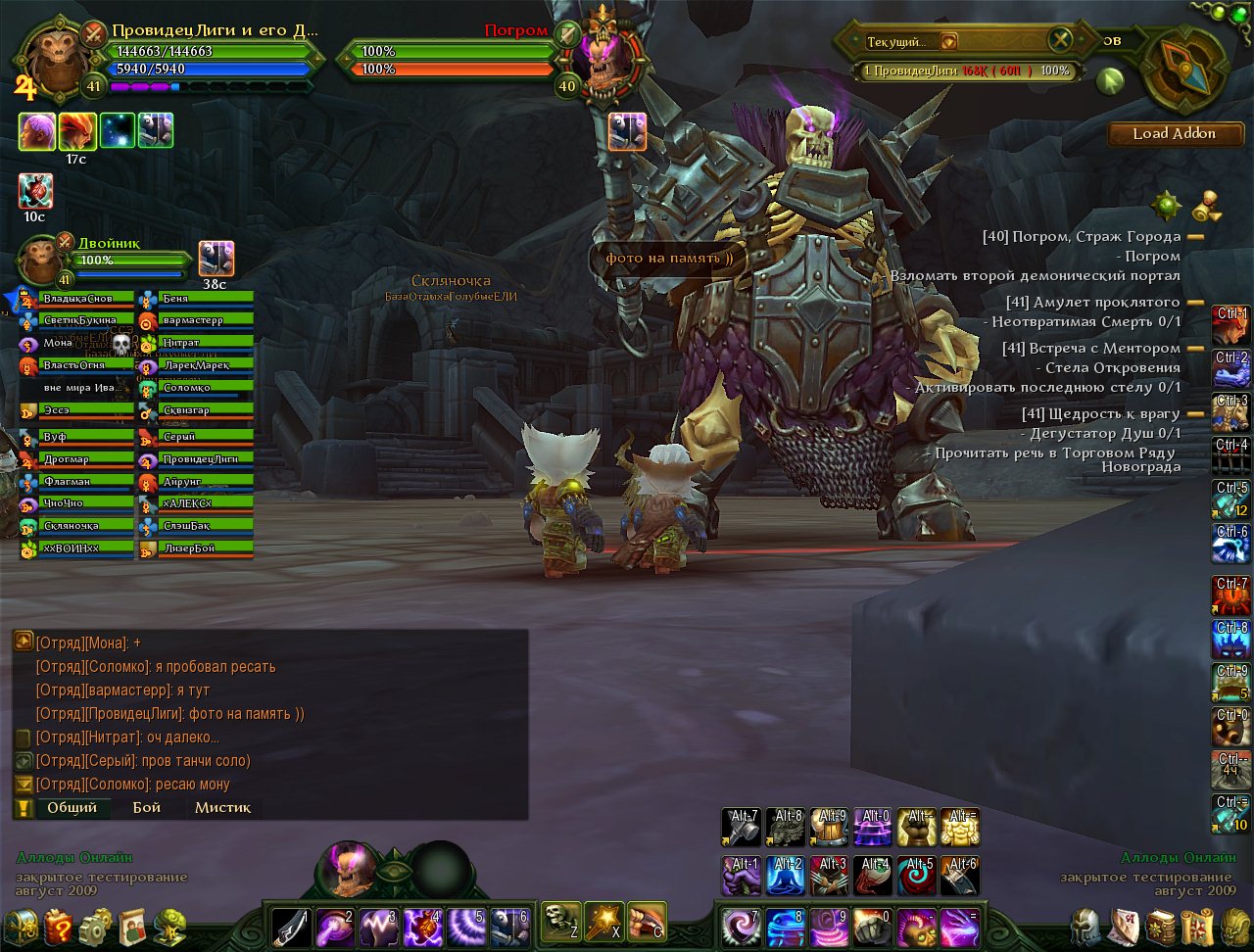
Task: Open the Мистик chat tab
Action: coord(222,808)
